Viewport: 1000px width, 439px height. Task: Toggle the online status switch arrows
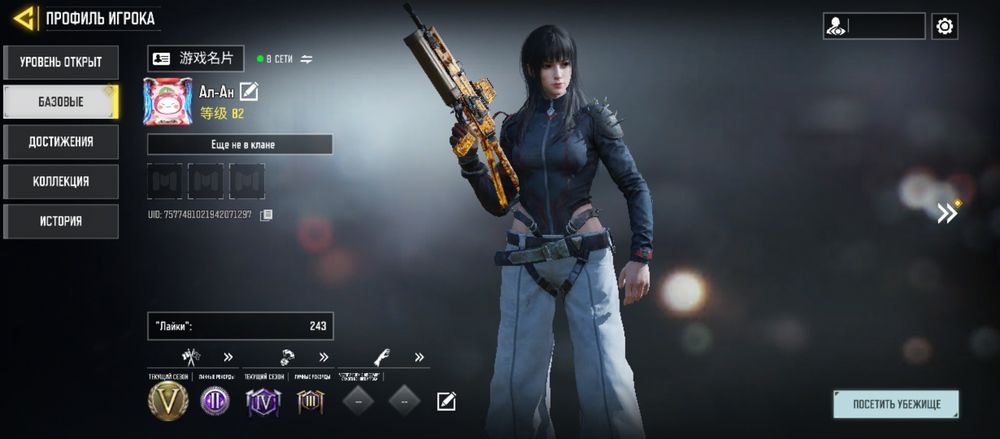click(x=307, y=59)
